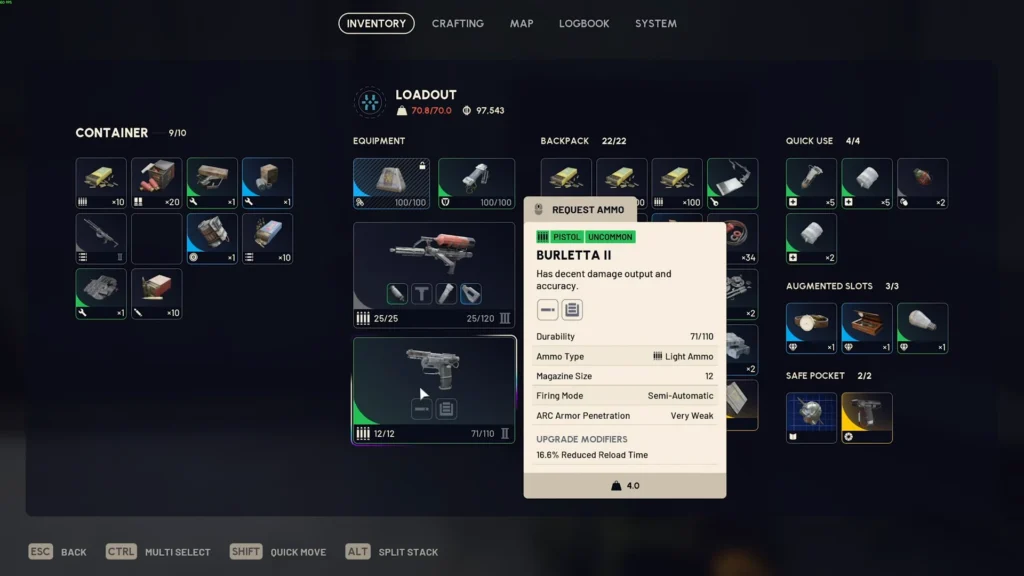Viewport: 1024px width, 576px height.
Task: Select the locked augment slot in Equipment
Action: 391,183
